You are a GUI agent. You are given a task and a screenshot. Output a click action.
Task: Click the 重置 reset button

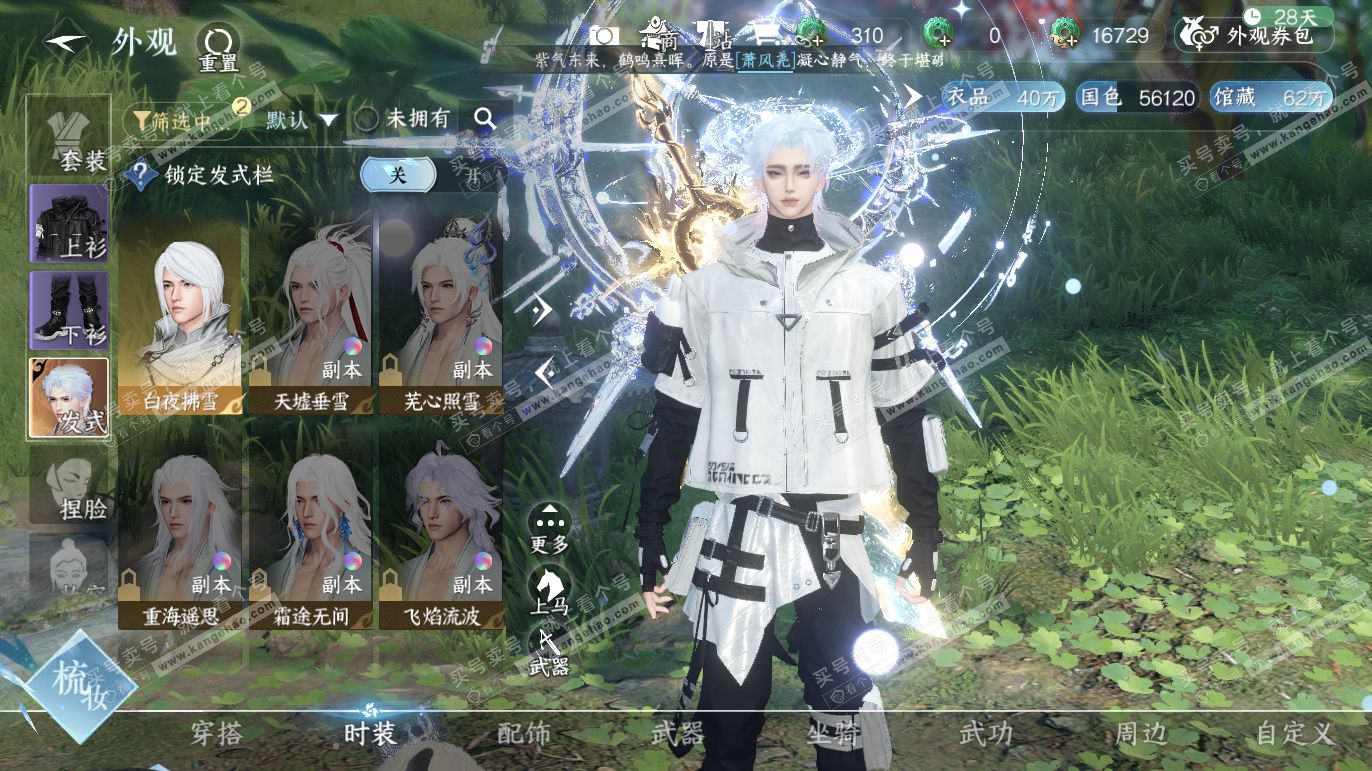coord(217,46)
